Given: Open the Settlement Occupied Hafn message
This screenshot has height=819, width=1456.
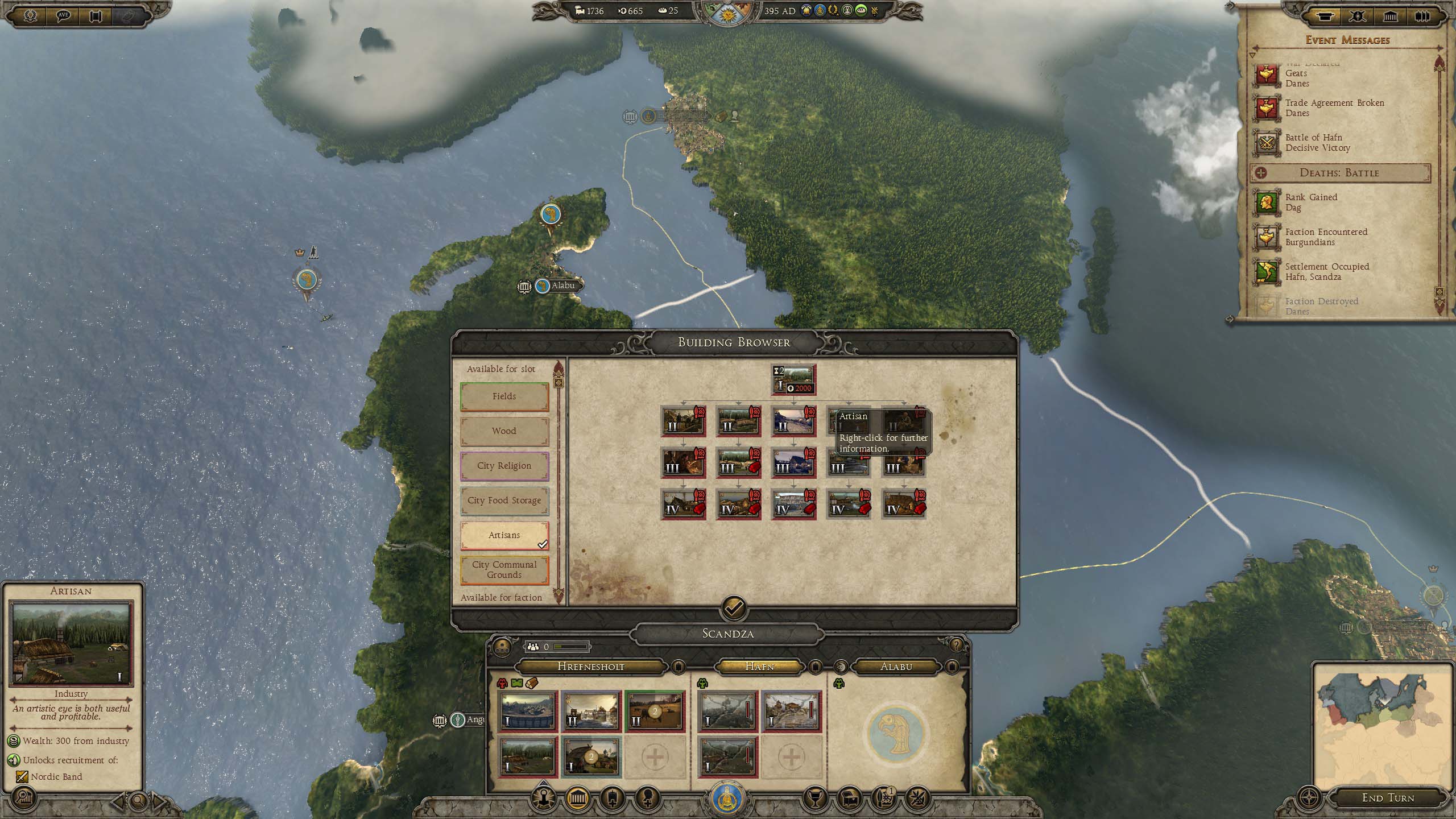Looking at the screenshot, I should point(1326,272).
